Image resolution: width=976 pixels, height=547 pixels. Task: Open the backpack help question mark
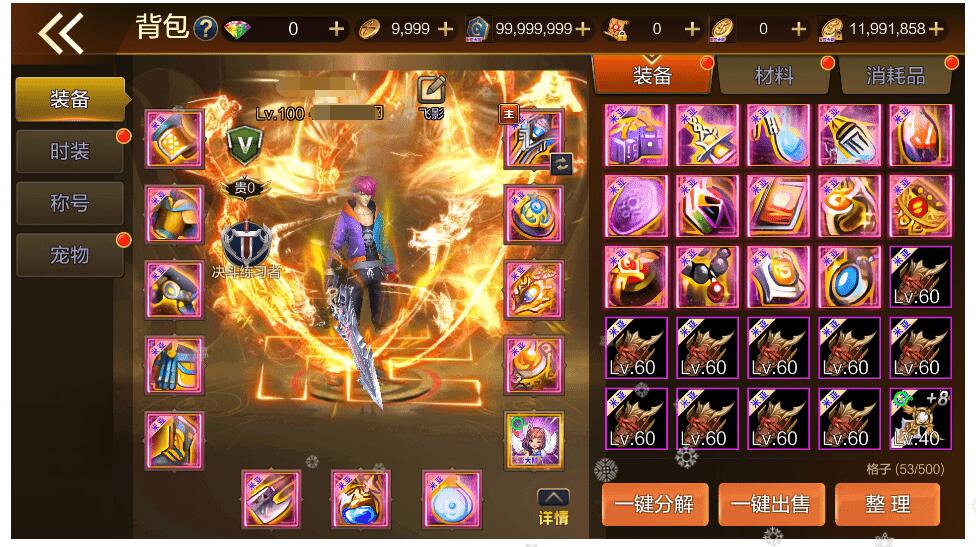[206, 29]
